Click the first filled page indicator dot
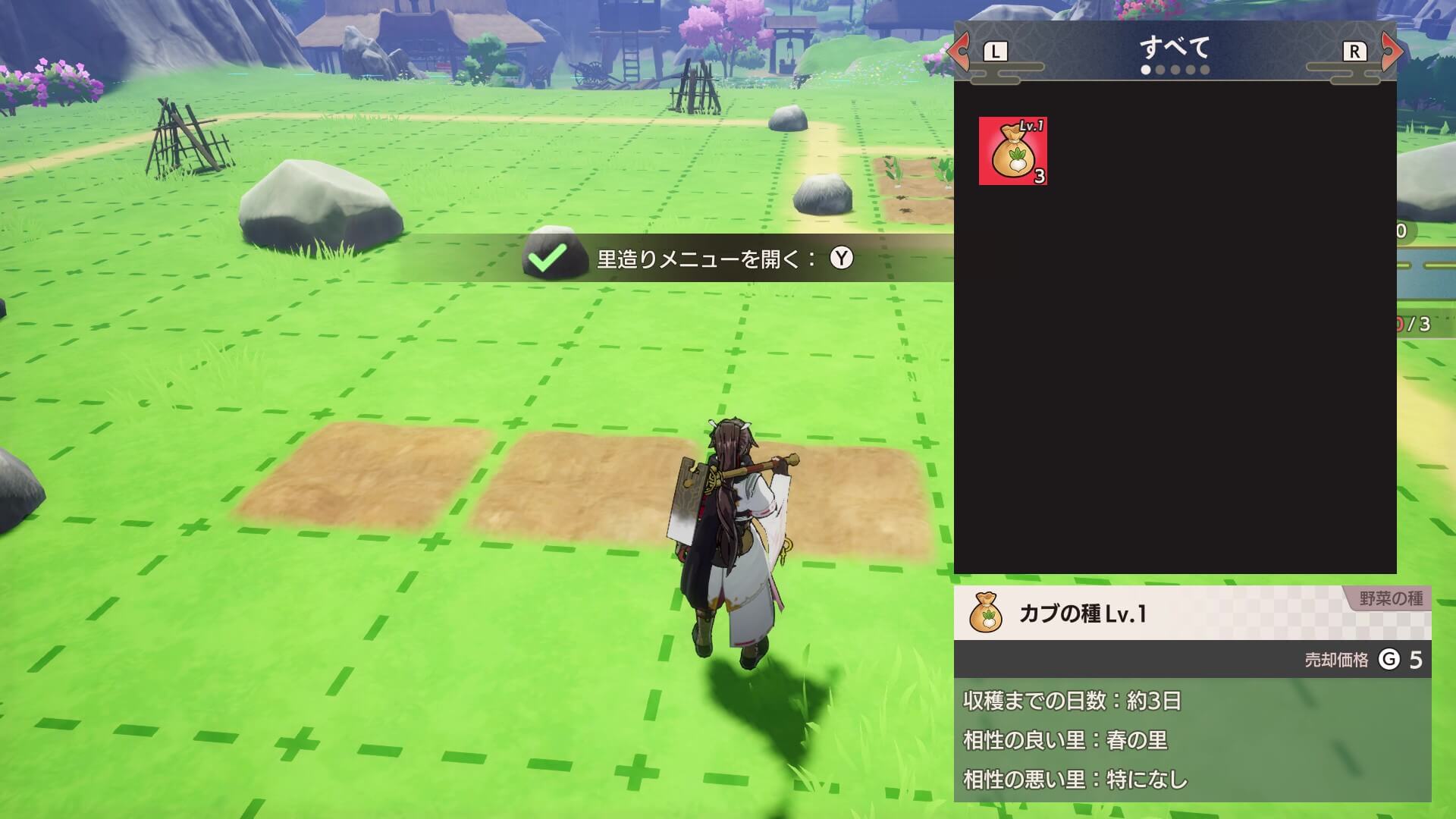This screenshot has height=819, width=1456. (x=1147, y=69)
